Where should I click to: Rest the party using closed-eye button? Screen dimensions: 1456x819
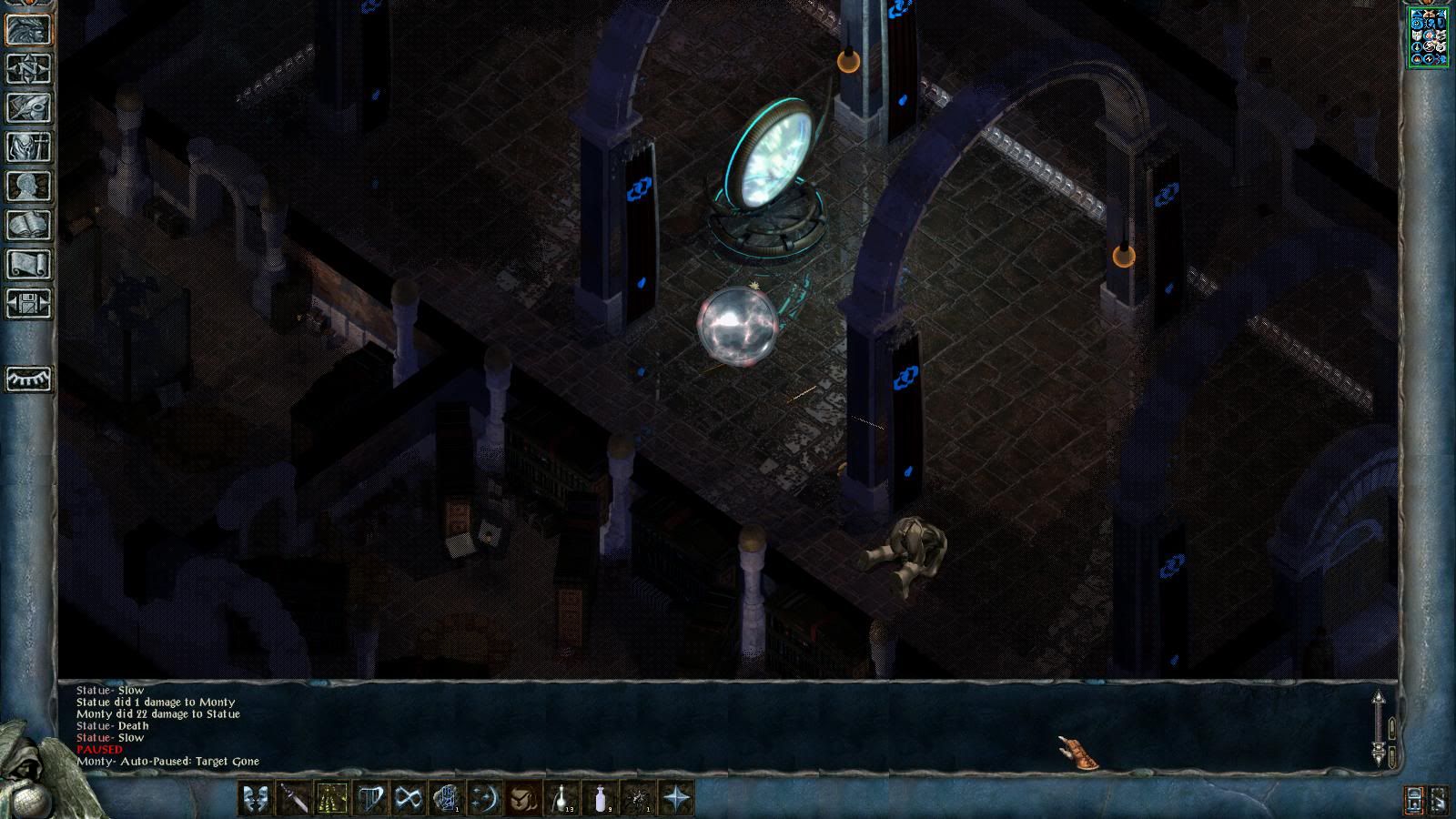pos(29,379)
